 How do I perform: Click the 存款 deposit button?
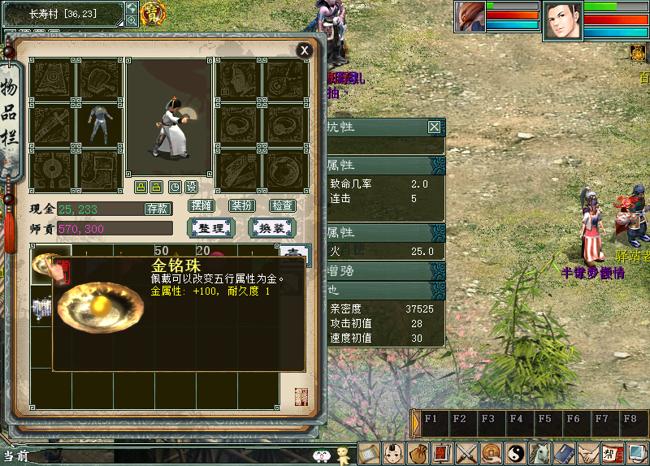click(158, 209)
